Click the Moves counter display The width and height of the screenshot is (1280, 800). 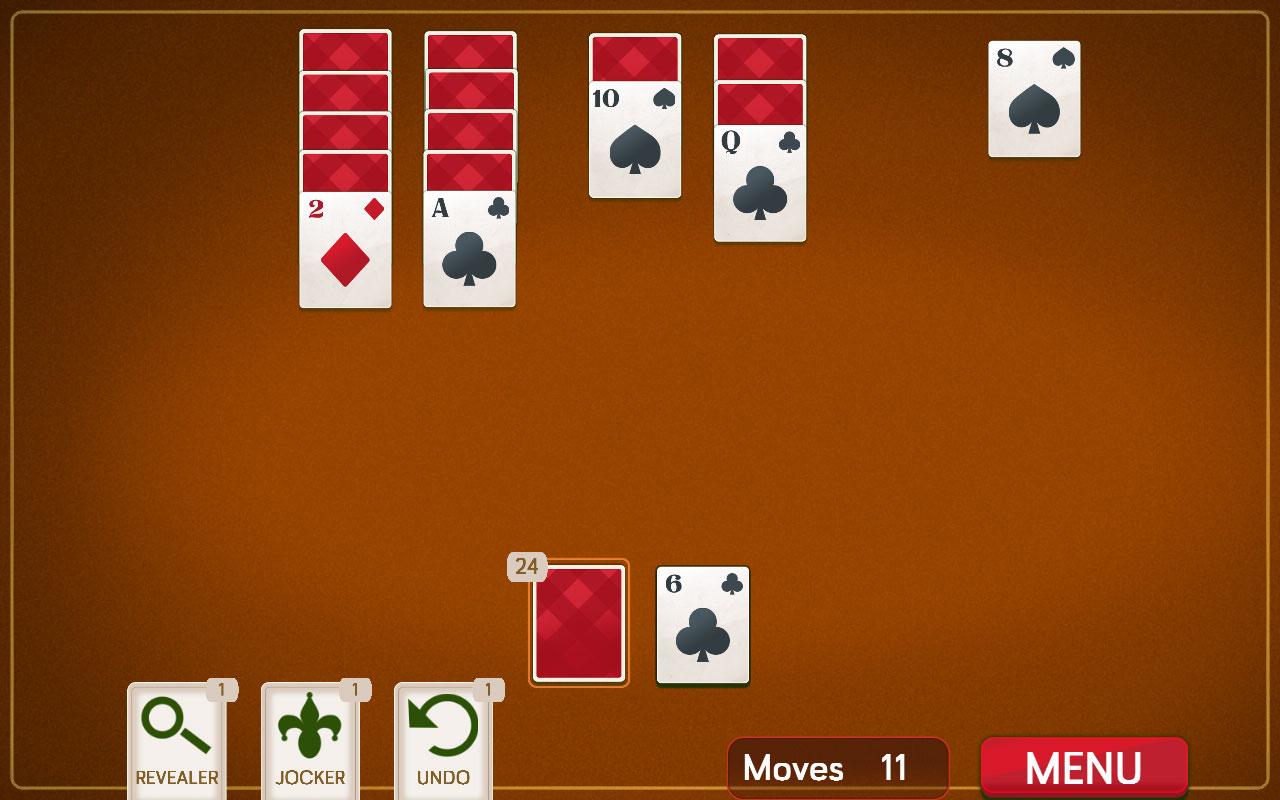[x=838, y=768]
